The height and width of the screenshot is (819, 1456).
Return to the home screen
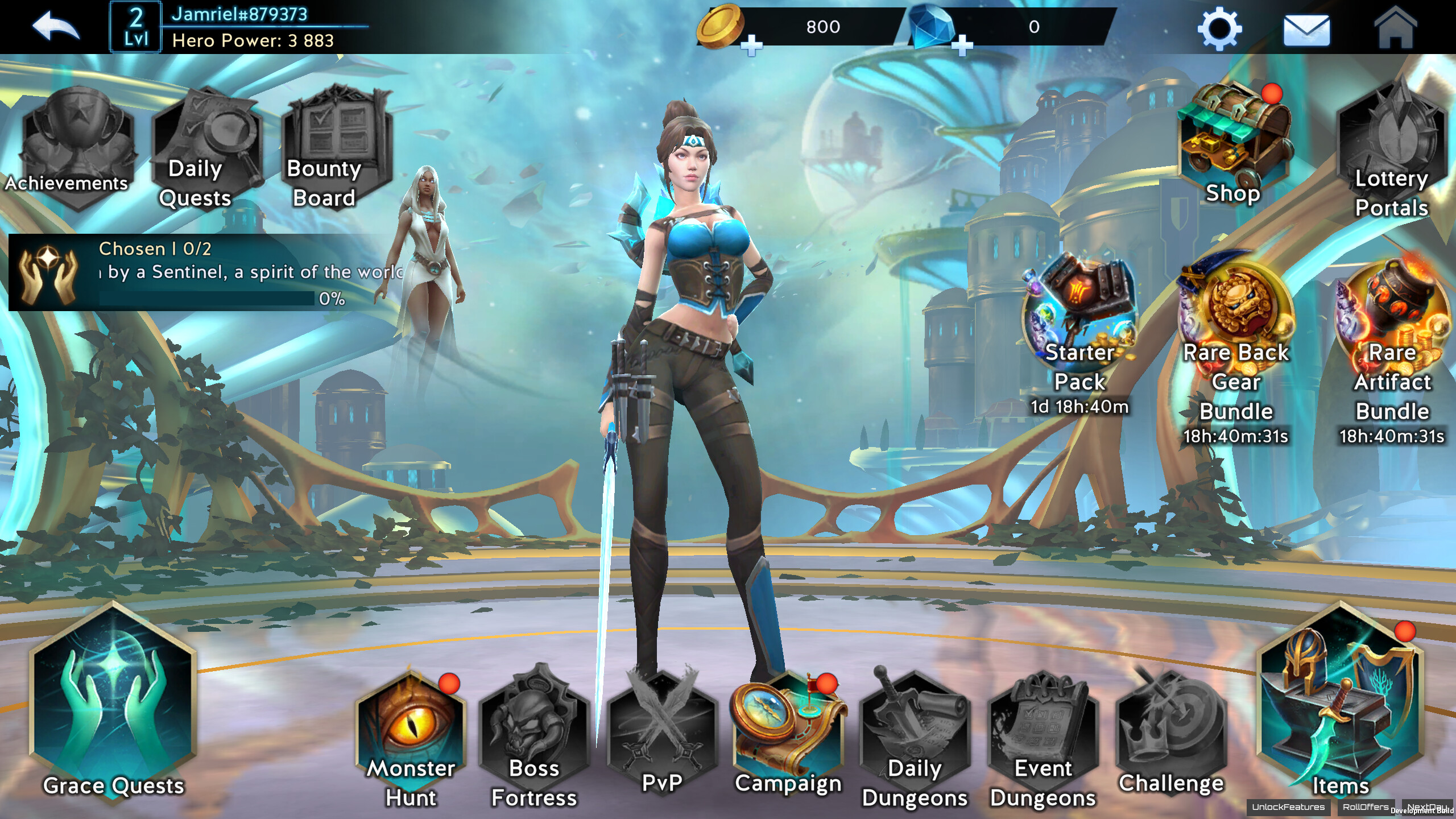pos(1395,28)
